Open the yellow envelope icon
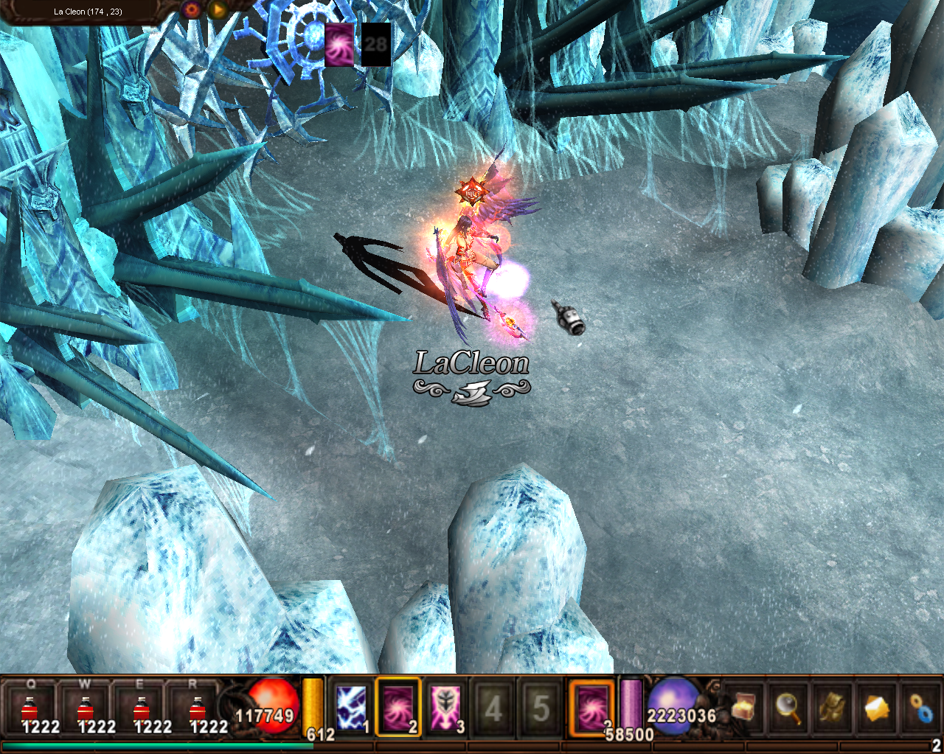The image size is (946, 755). click(876, 707)
